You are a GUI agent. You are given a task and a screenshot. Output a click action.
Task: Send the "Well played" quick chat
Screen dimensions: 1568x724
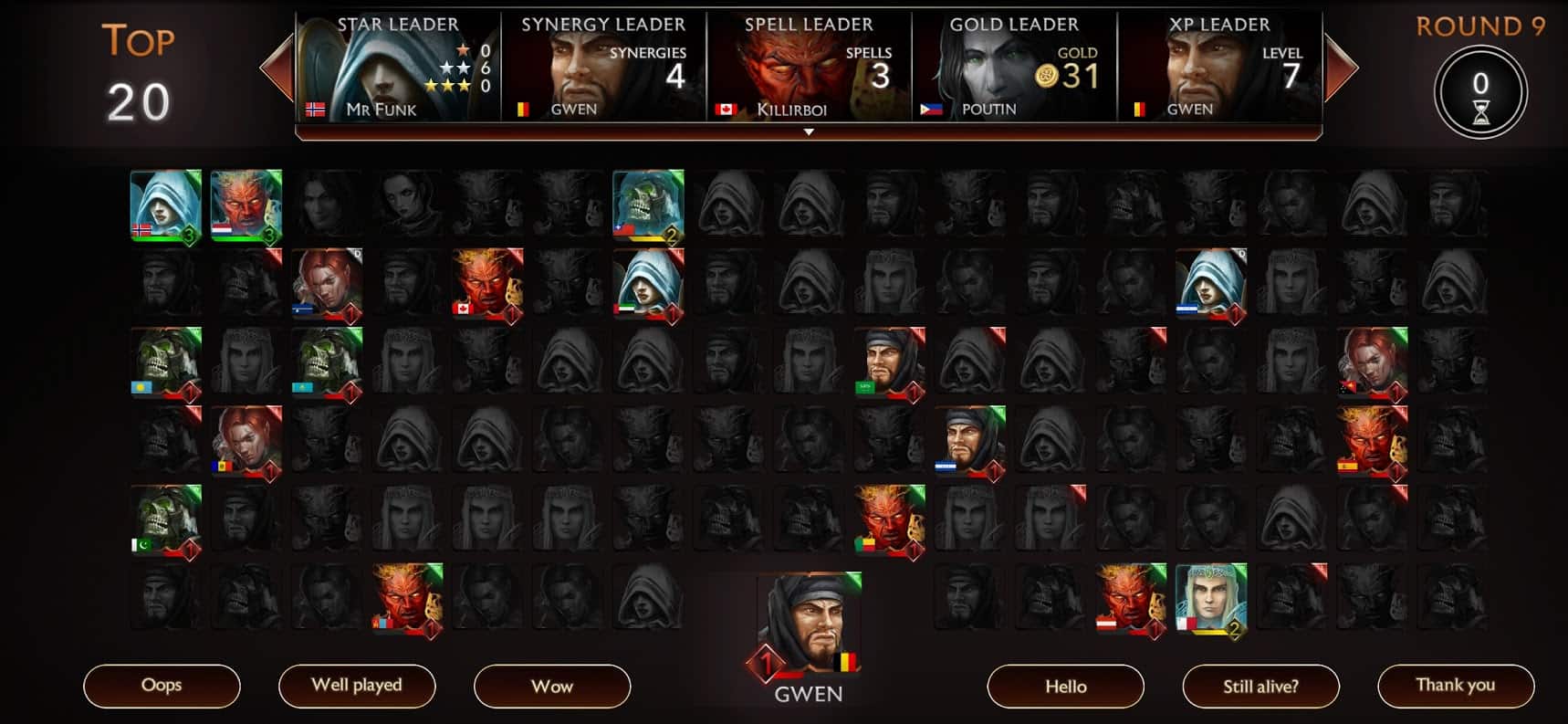357,686
